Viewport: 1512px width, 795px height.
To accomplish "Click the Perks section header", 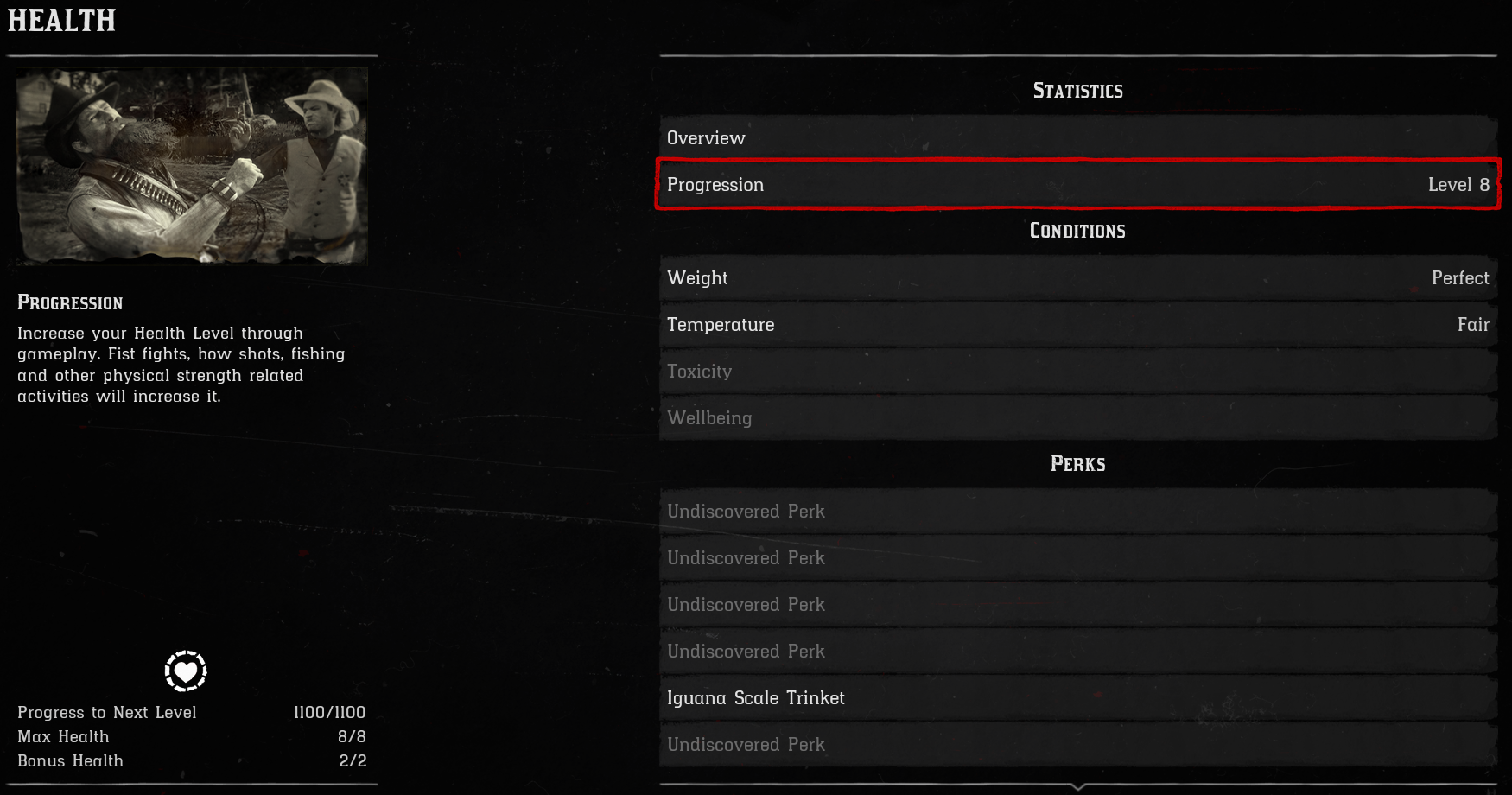I will (1077, 464).
